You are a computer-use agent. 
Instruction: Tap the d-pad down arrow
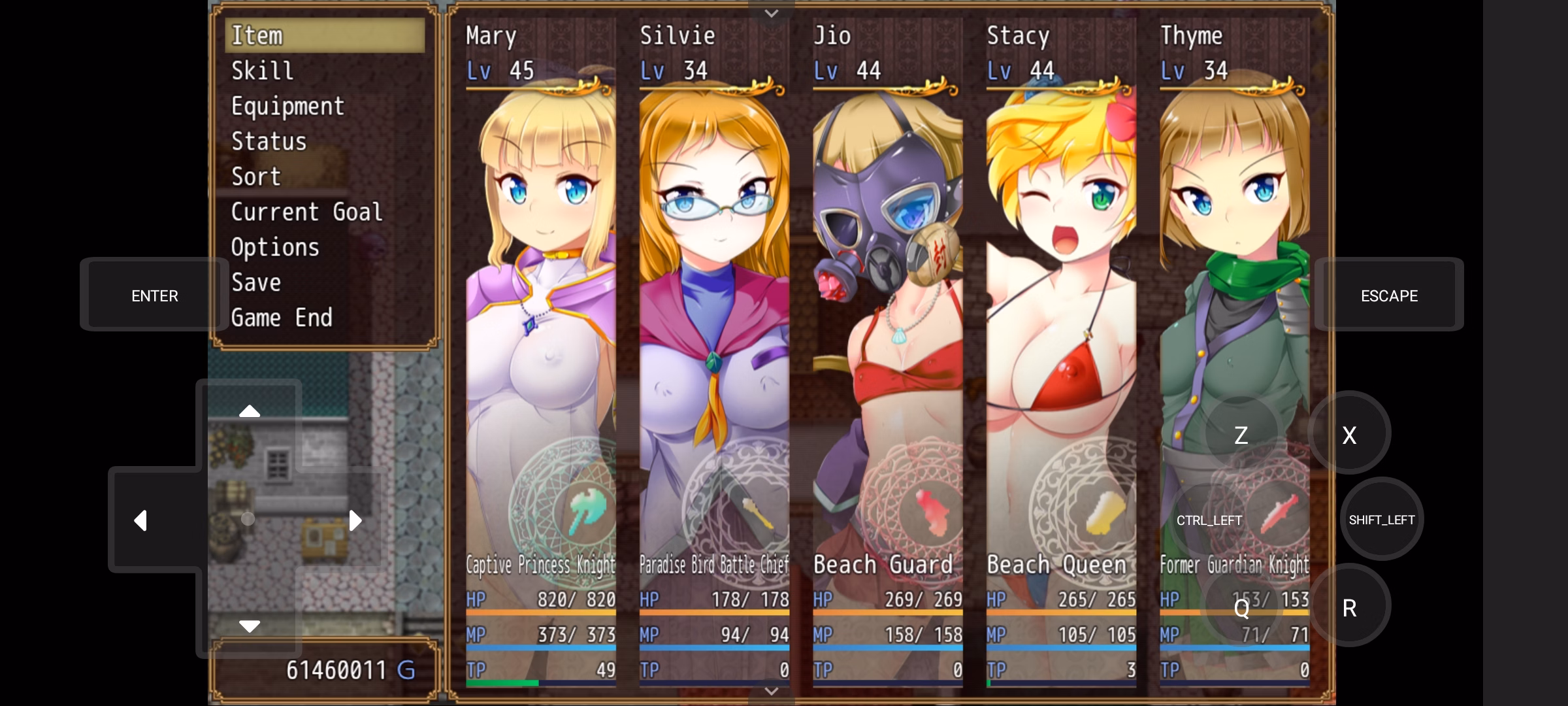pyautogui.click(x=249, y=626)
